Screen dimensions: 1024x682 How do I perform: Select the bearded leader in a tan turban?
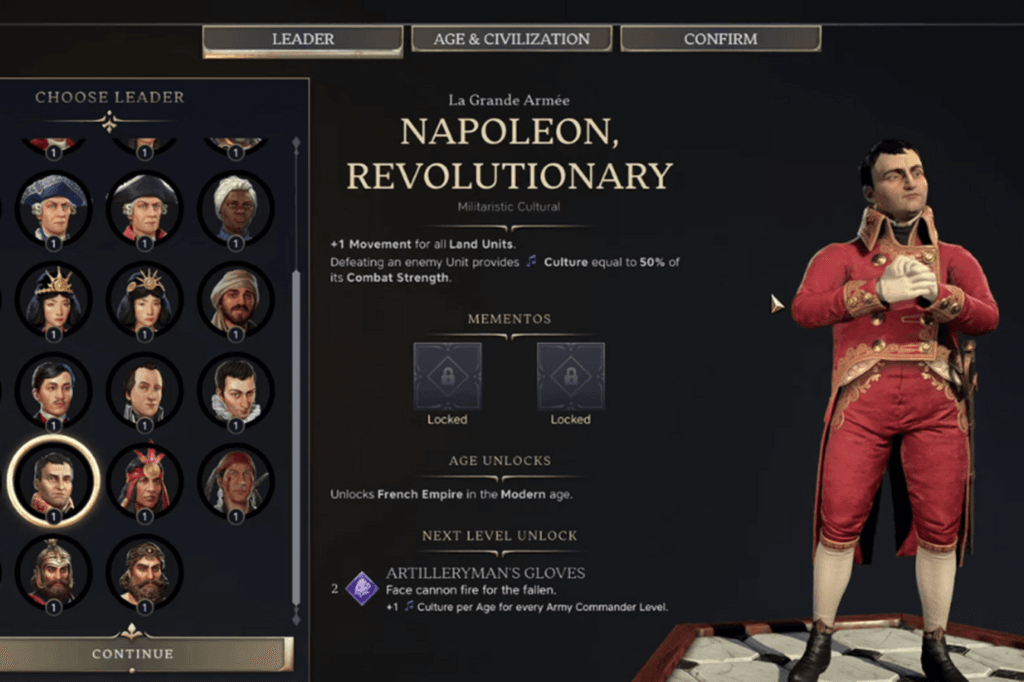tap(235, 299)
